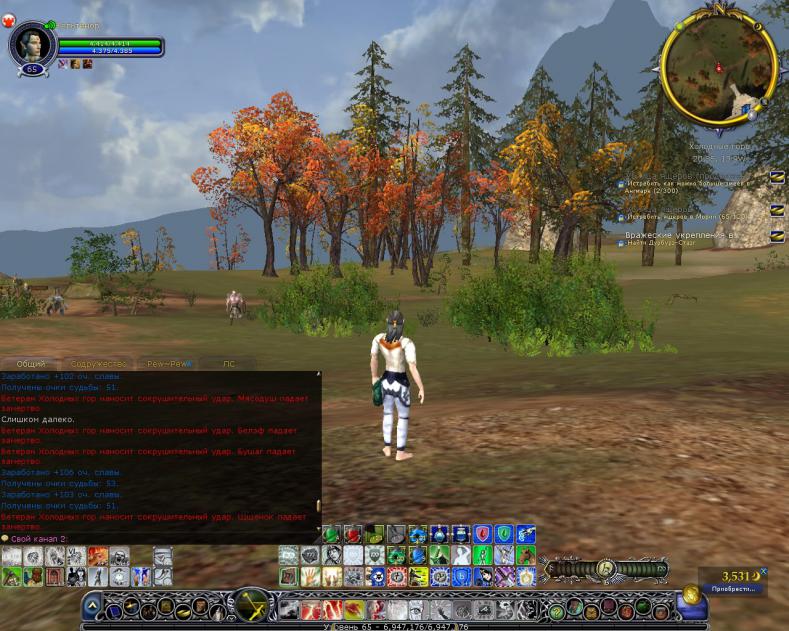Click the player portrait in the corner
Viewport: 789px width, 631px height.
click(30, 44)
